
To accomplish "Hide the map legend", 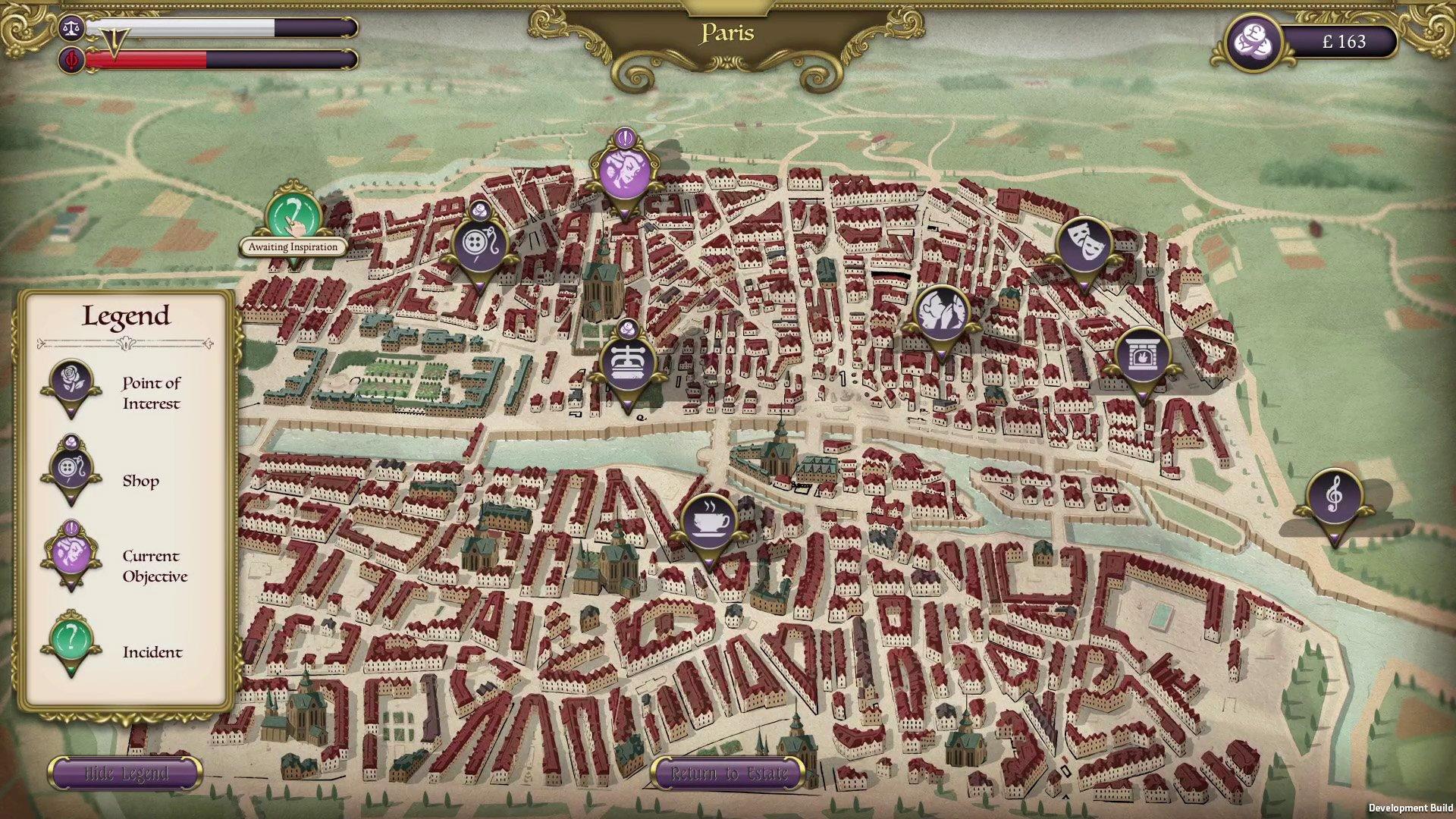I will pyautogui.click(x=125, y=773).
